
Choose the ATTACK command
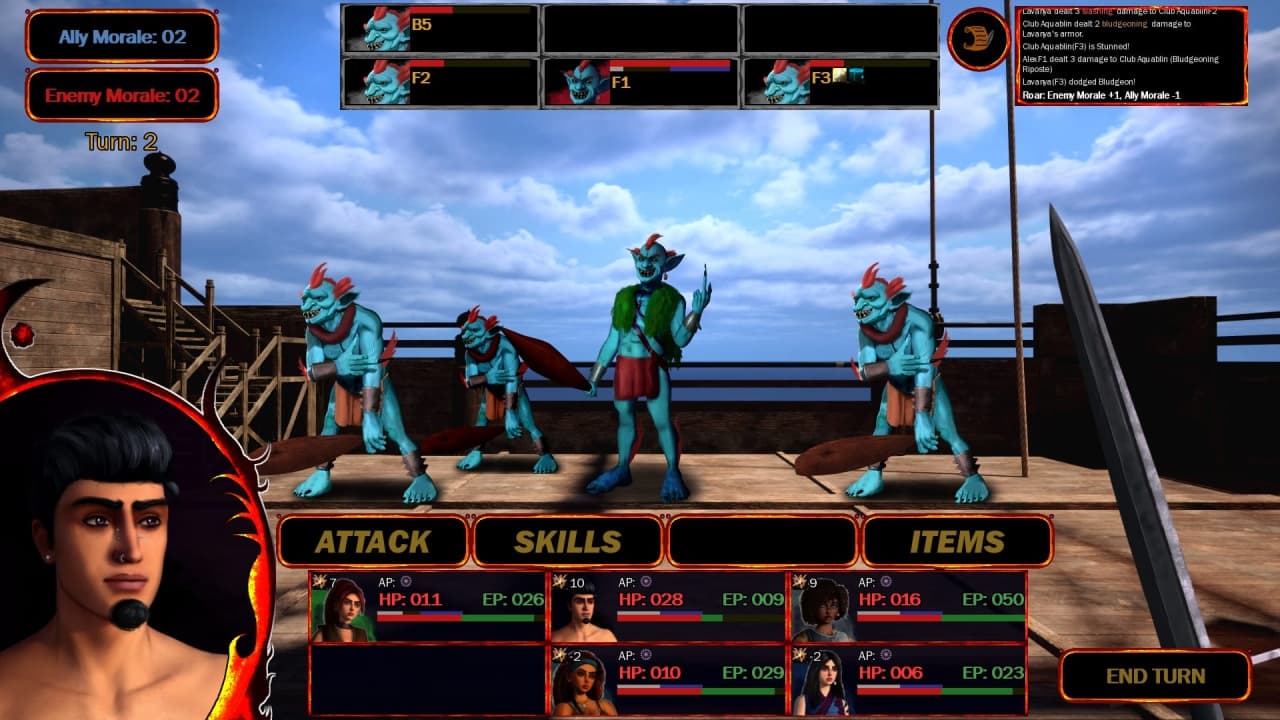373,541
